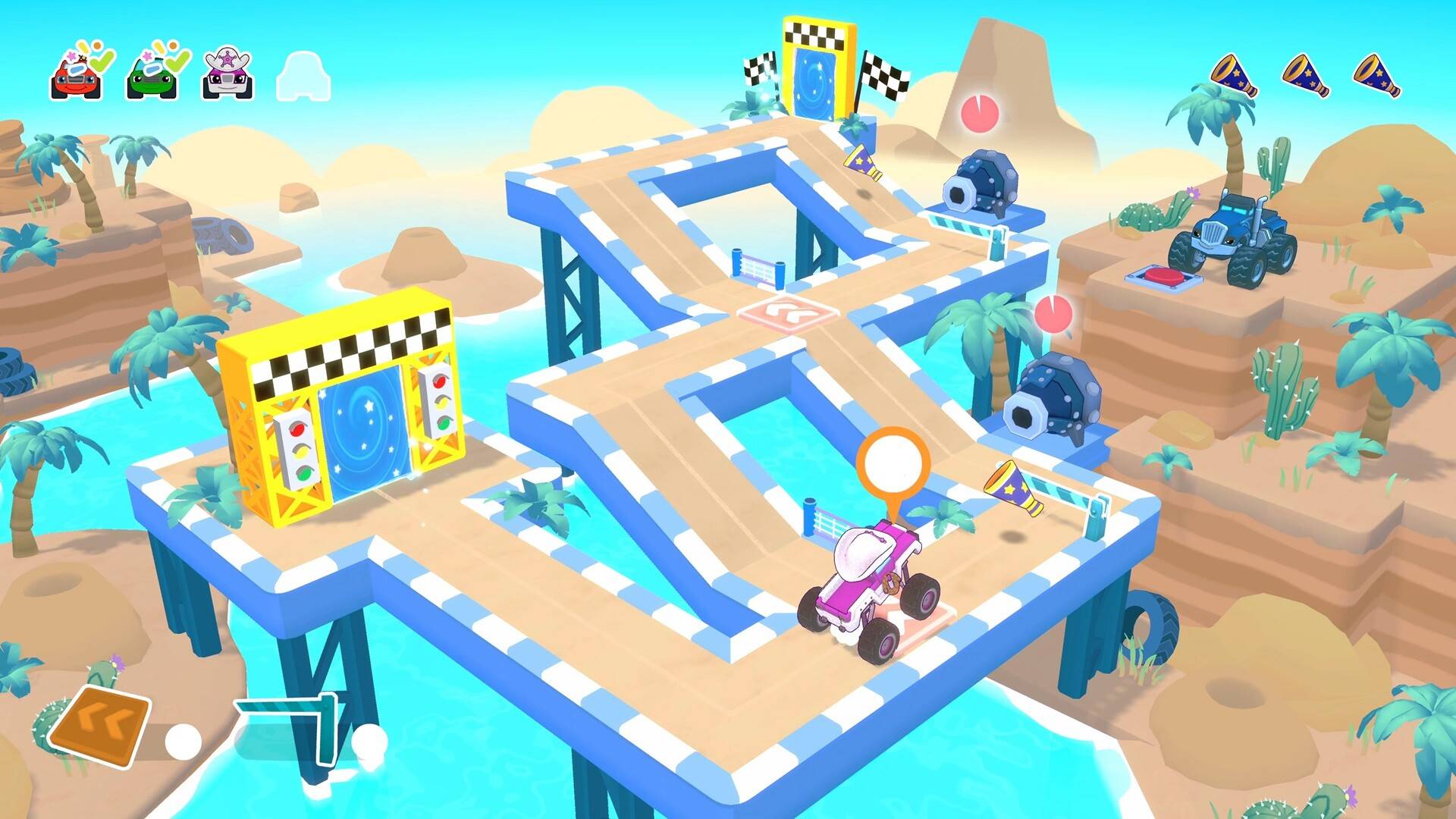Click the empty character silhouette slot
This screenshot has width=1456, height=819.
(x=303, y=76)
